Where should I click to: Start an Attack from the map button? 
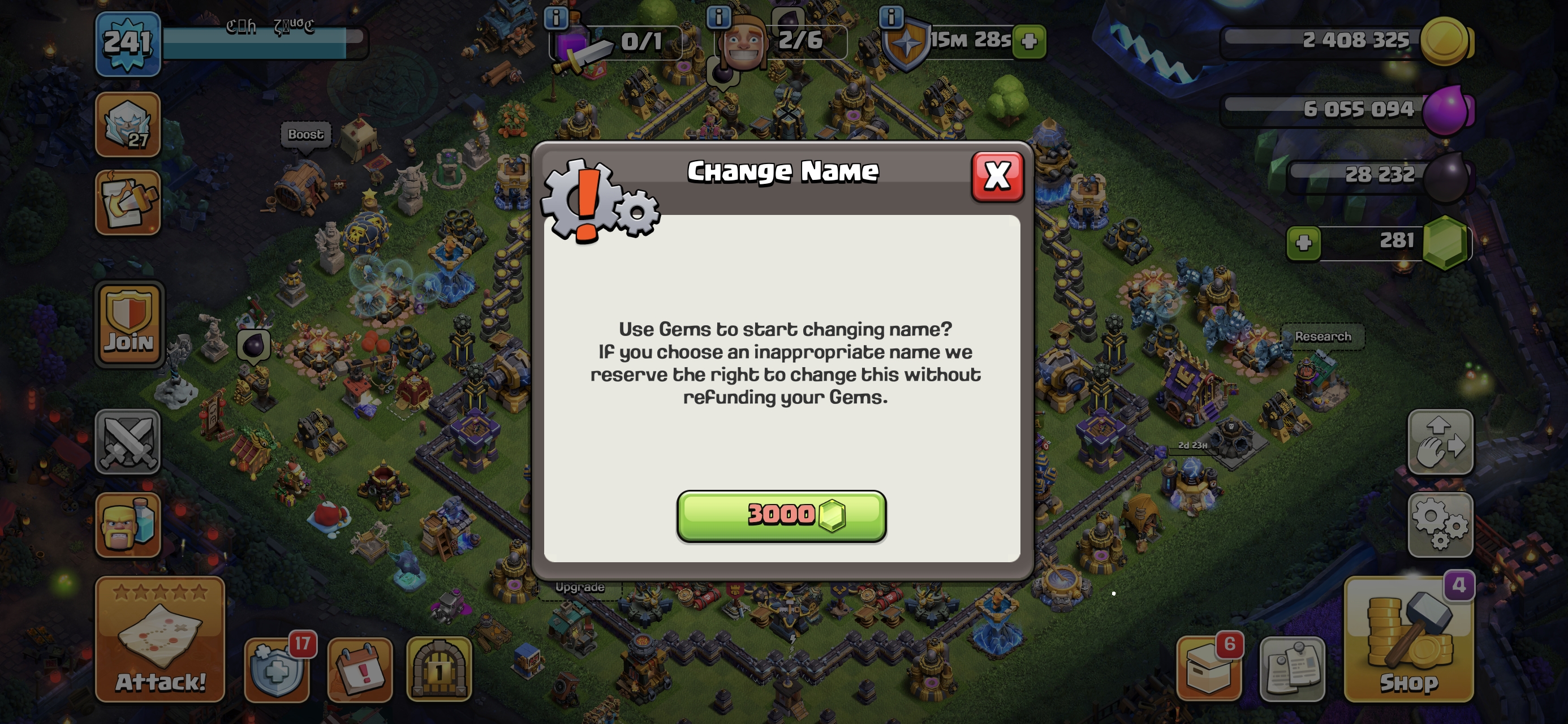pyautogui.click(x=160, y=639)
